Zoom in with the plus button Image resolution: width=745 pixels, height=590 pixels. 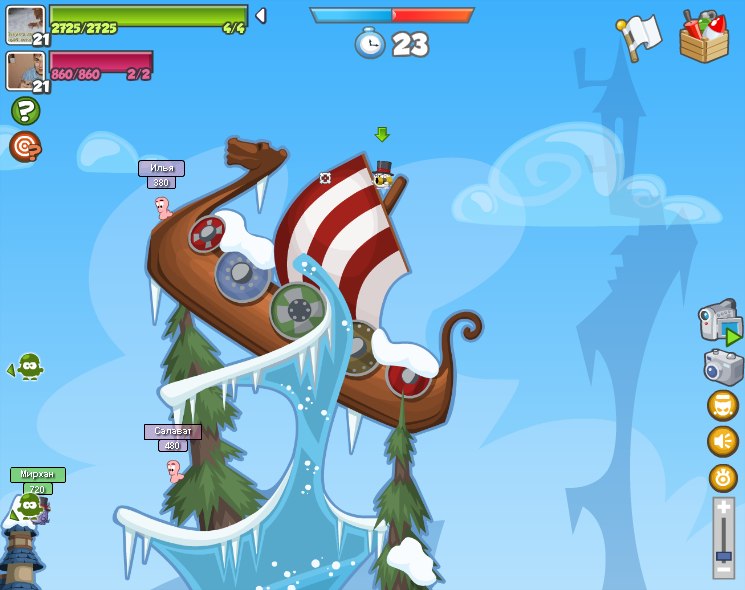(724, 509)
